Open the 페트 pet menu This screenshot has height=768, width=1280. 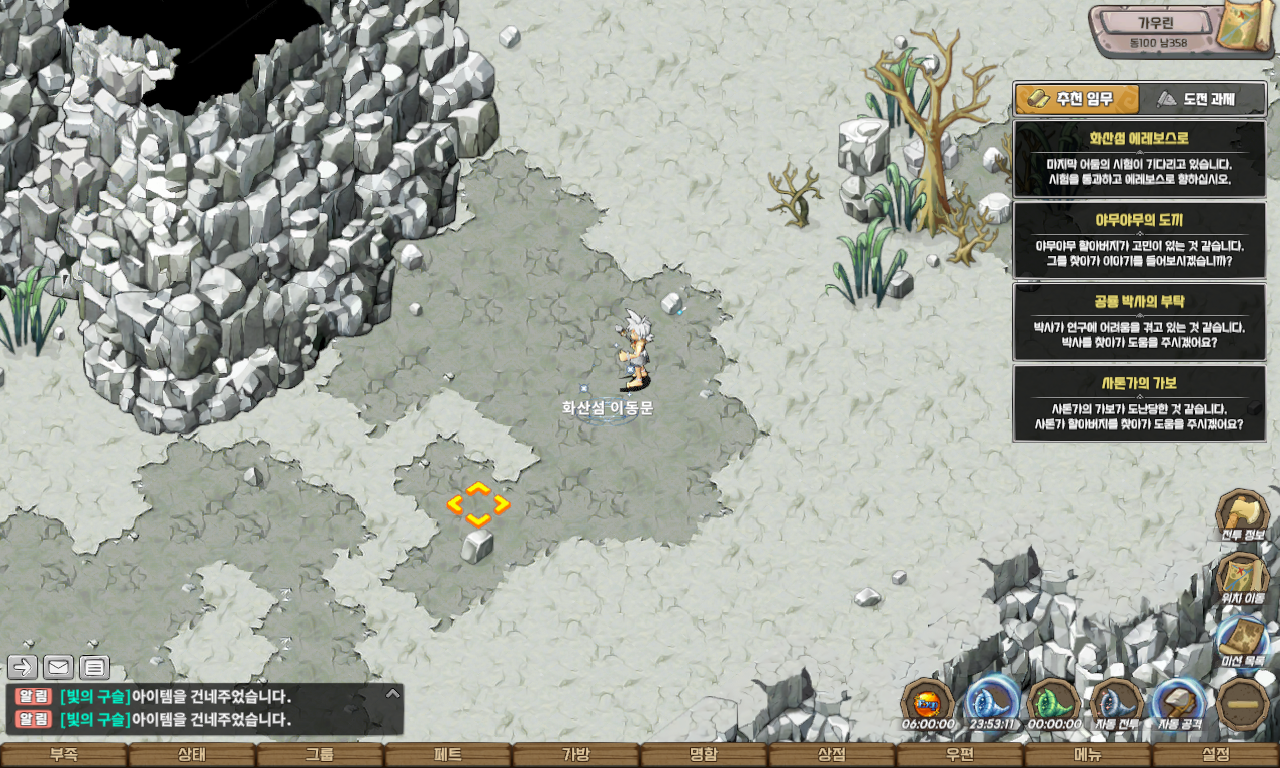tap(448, 755)
